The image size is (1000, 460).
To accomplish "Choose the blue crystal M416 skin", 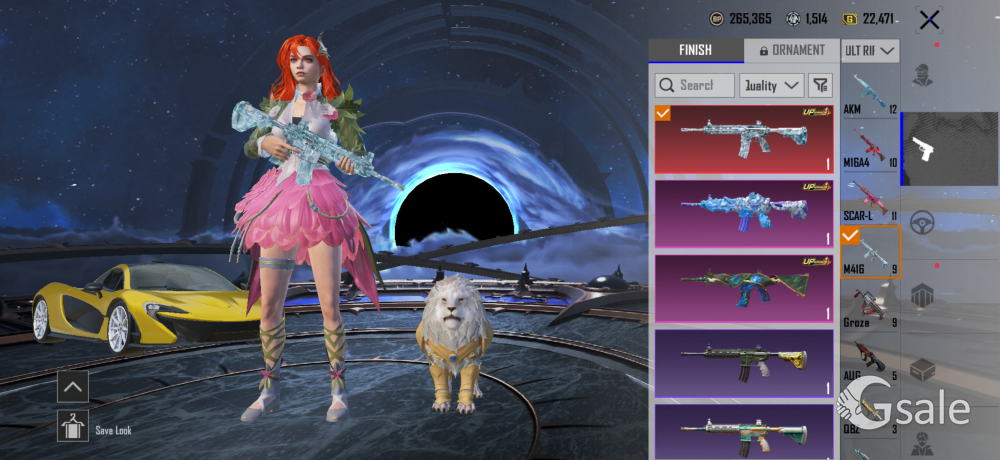I will 743,212.
